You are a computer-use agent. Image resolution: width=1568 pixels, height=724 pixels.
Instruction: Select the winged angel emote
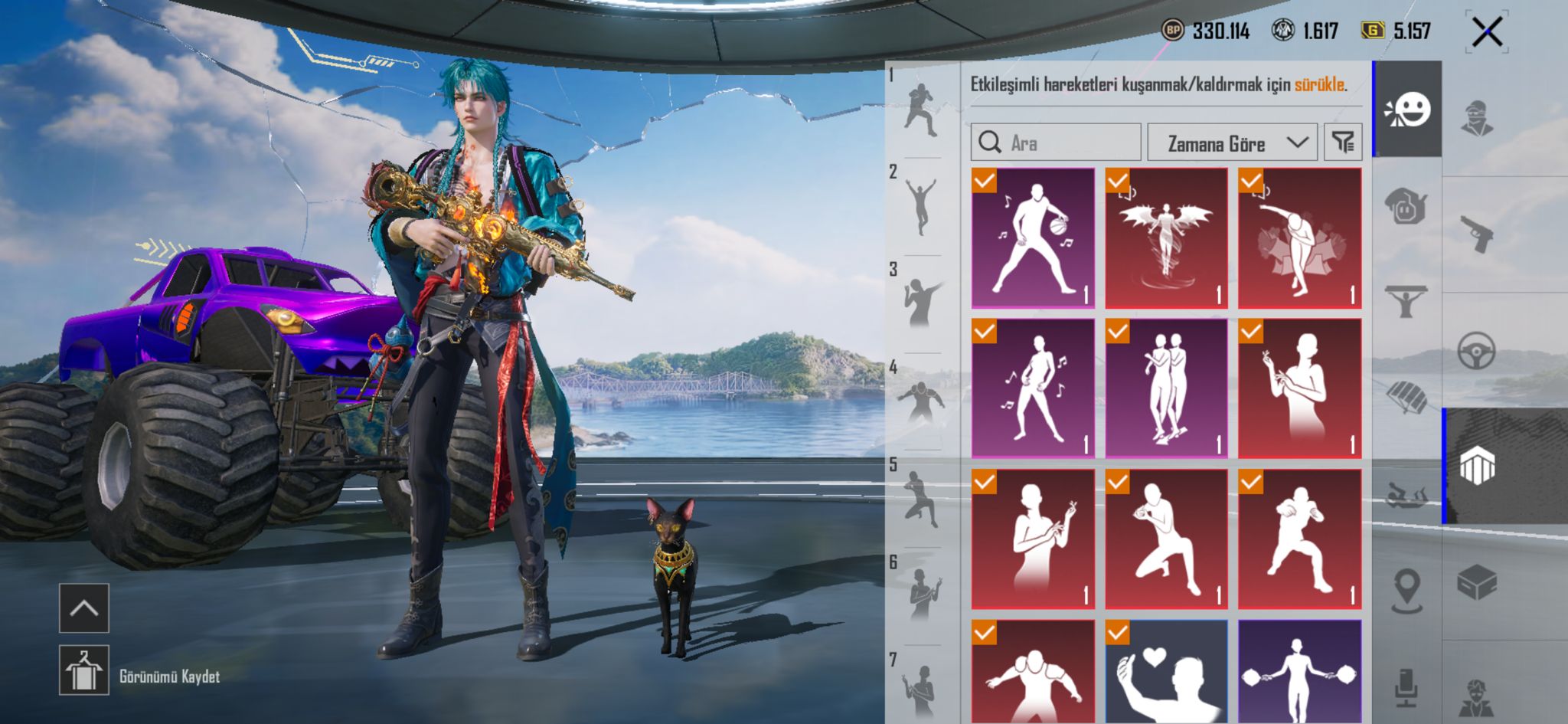1166,238
